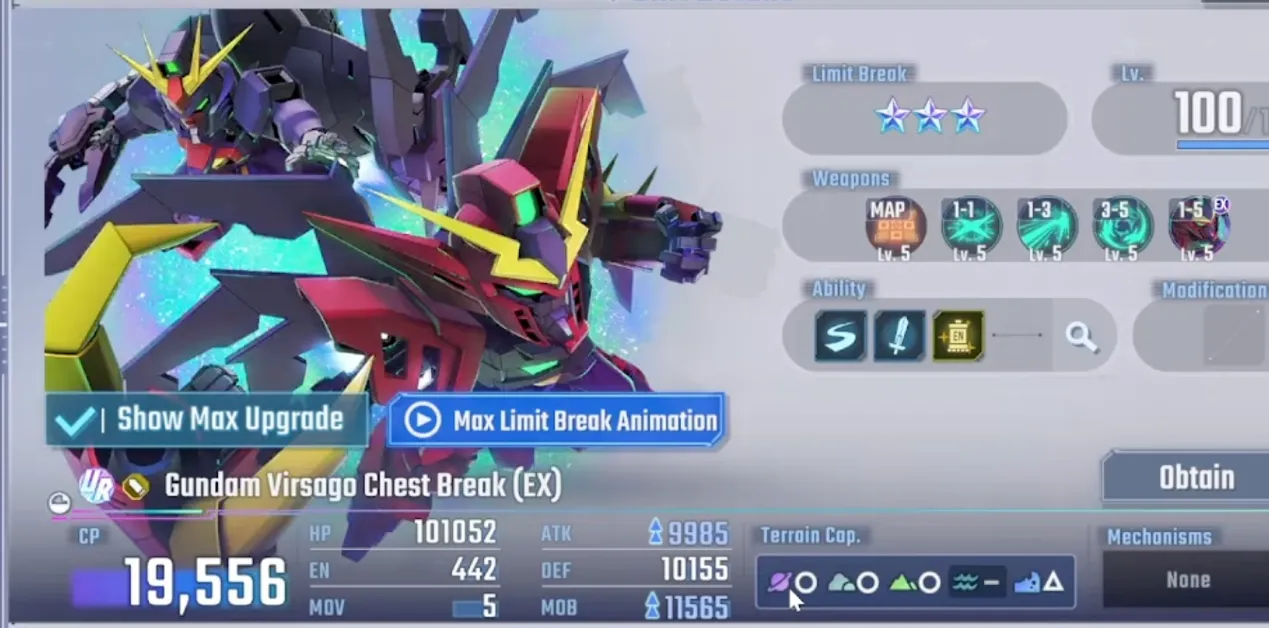Play the Max Limit Break Animation

click(x=557, y=421)
